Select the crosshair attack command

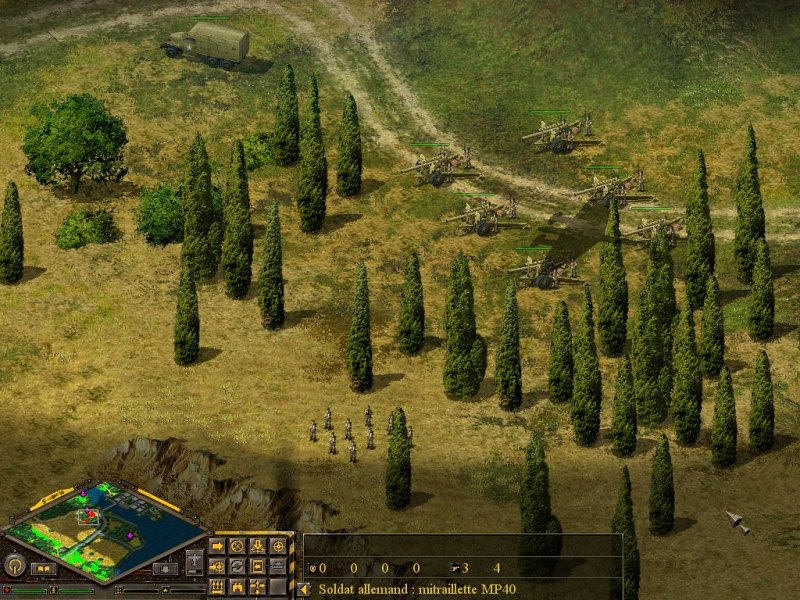coord(277,546)
